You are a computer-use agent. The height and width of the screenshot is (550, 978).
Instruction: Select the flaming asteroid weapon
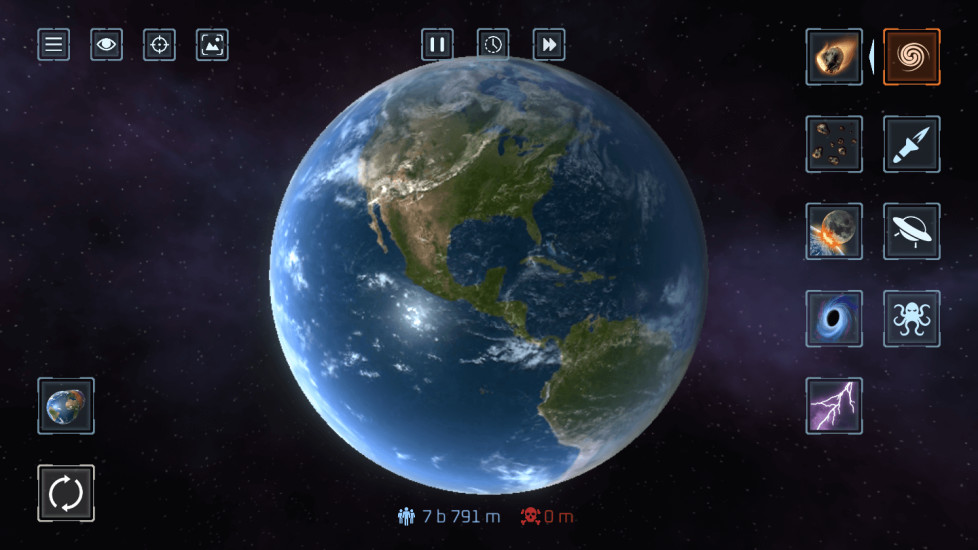[x=834, y=57]
